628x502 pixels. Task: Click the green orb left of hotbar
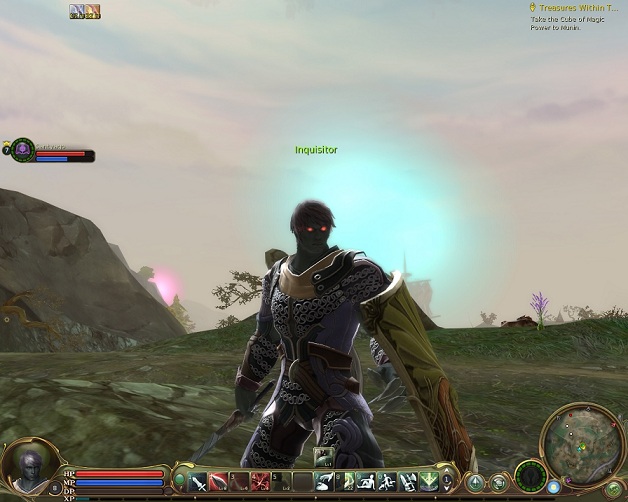(x=180, y=481)
